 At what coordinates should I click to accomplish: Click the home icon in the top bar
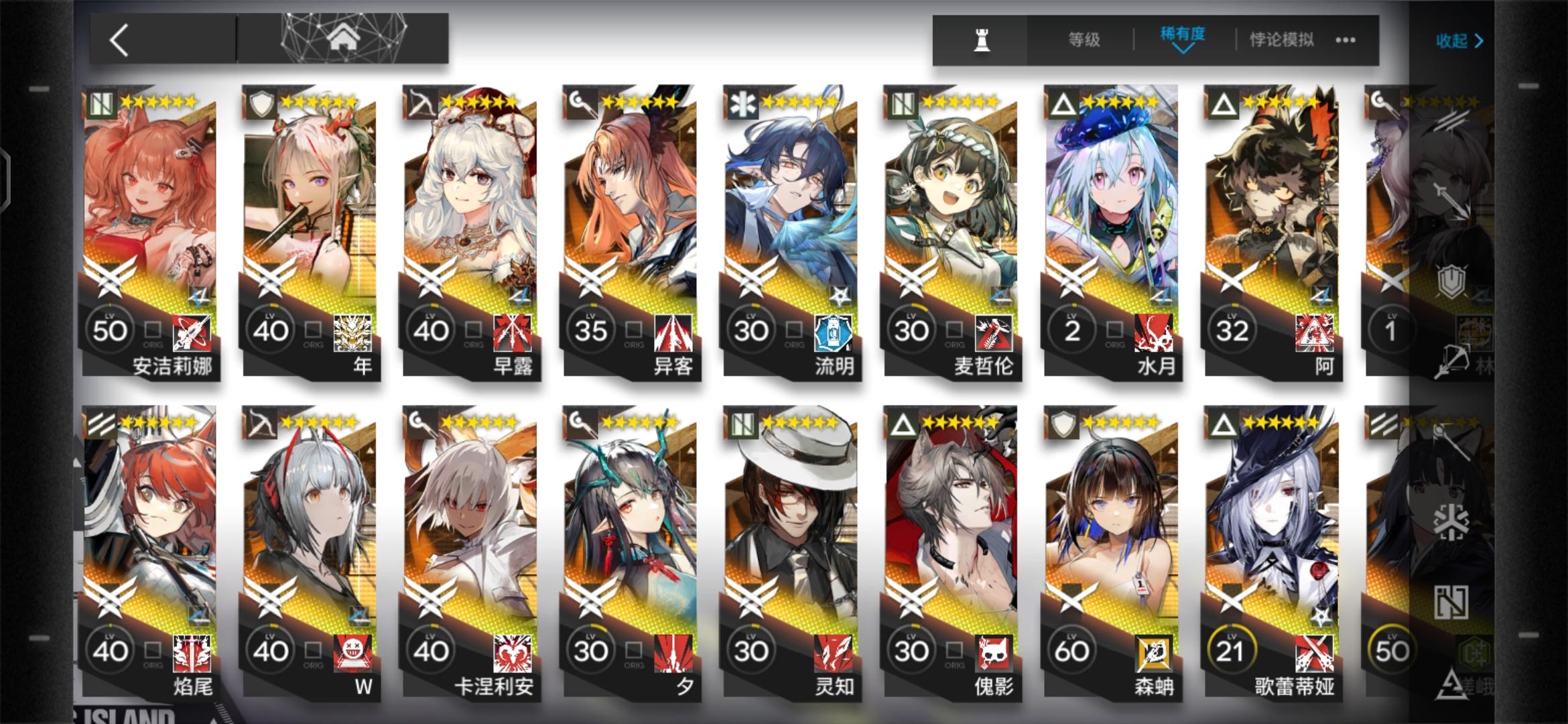point(344,38)
